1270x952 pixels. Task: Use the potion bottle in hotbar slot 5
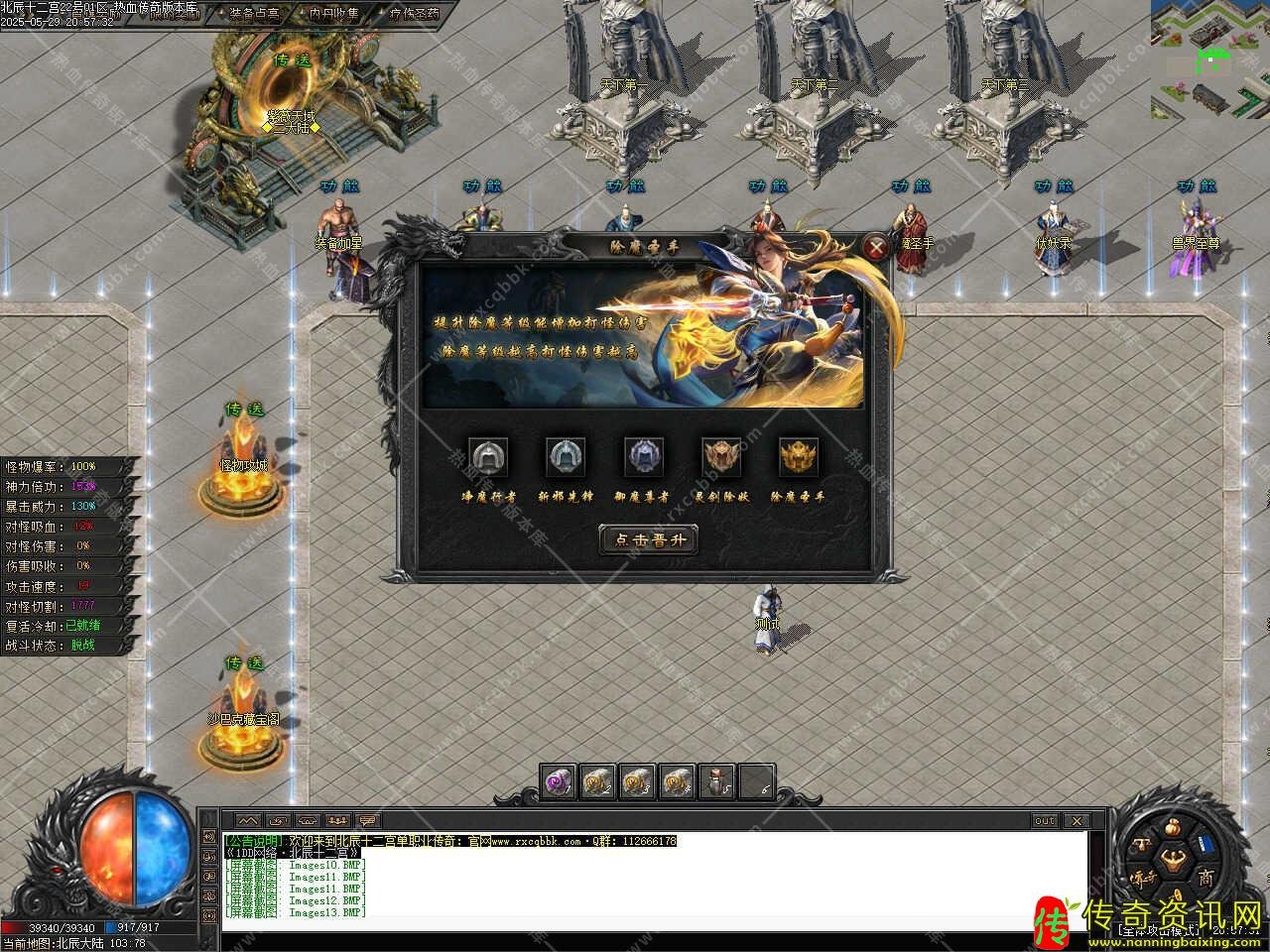(x=718, y=782)
